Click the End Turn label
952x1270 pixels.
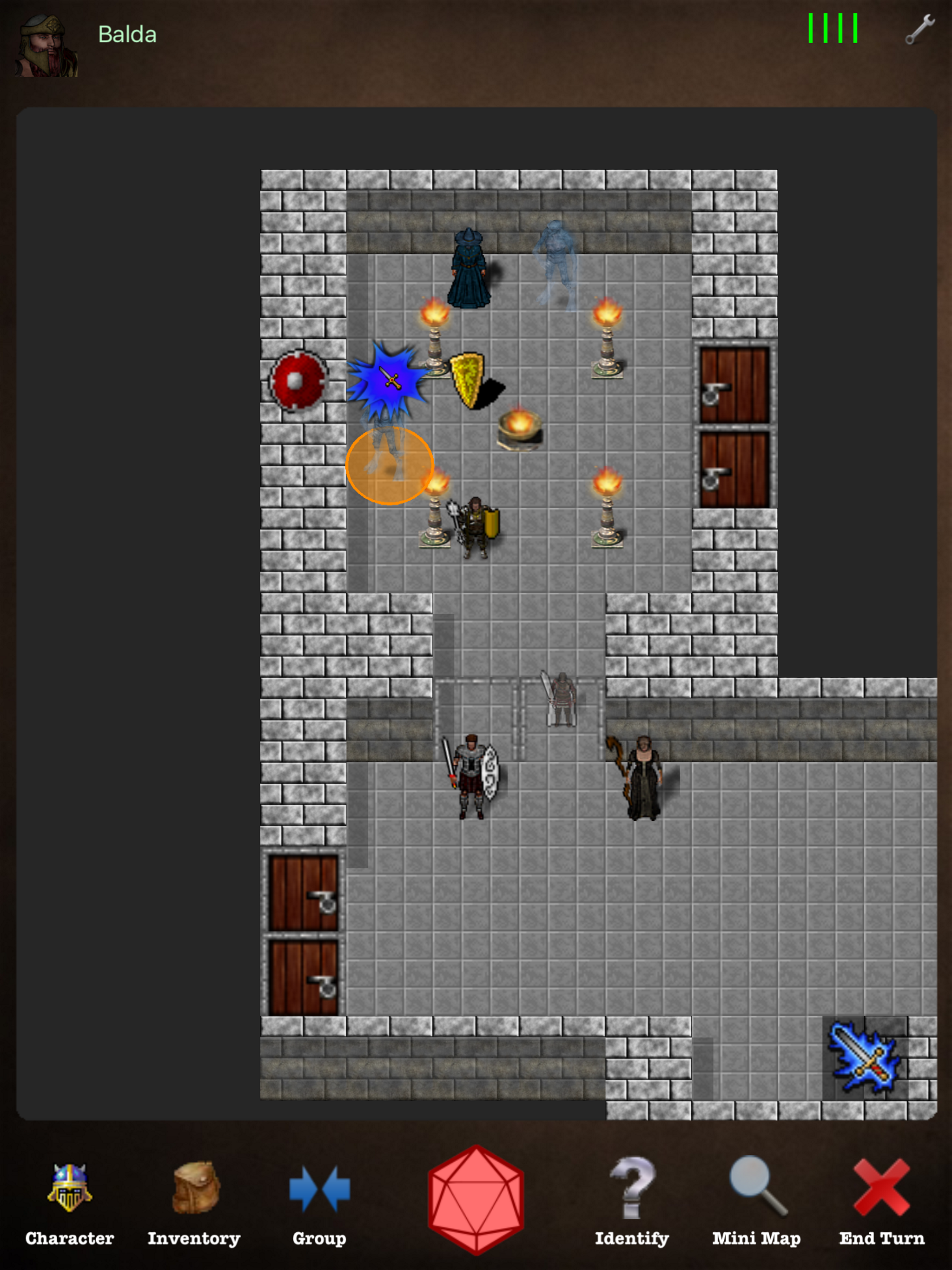(882, 1238)
